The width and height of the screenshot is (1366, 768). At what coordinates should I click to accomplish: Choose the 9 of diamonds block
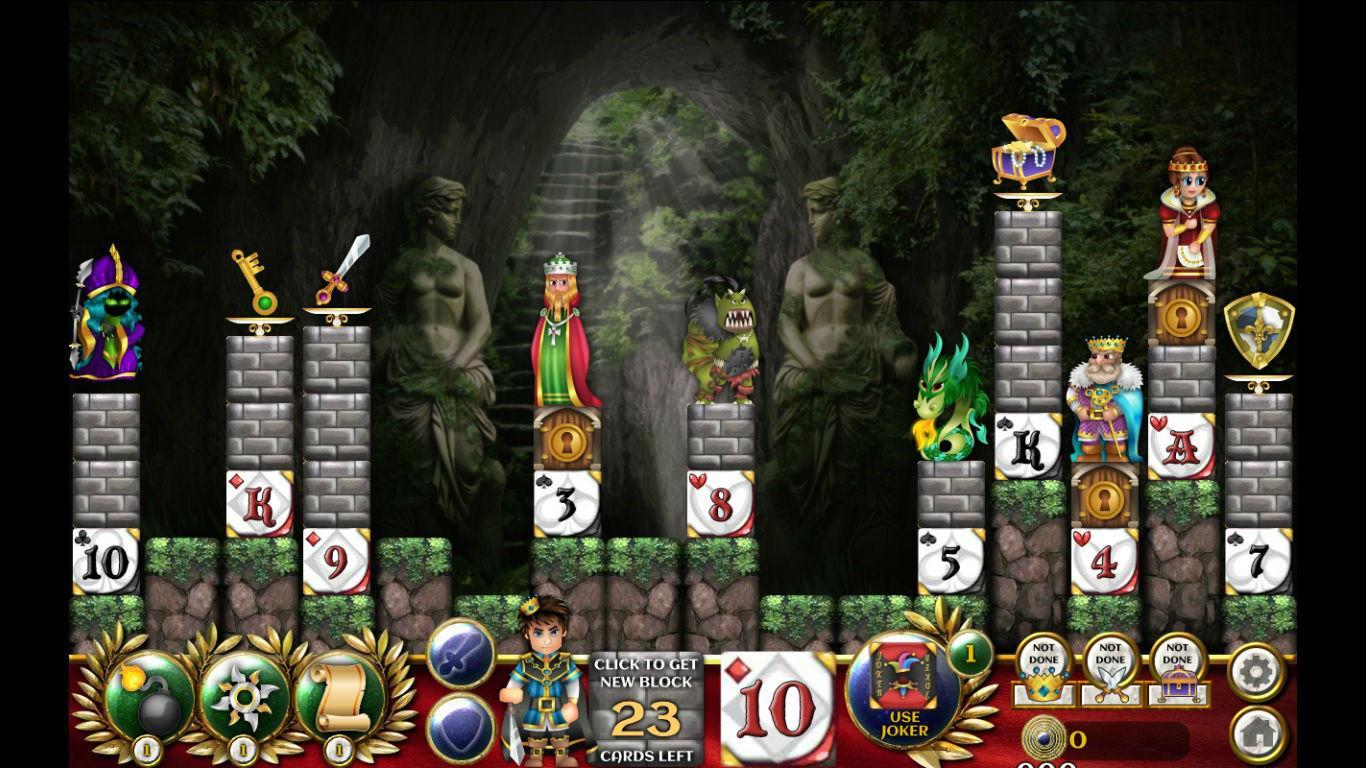click(x=336, y=561)
